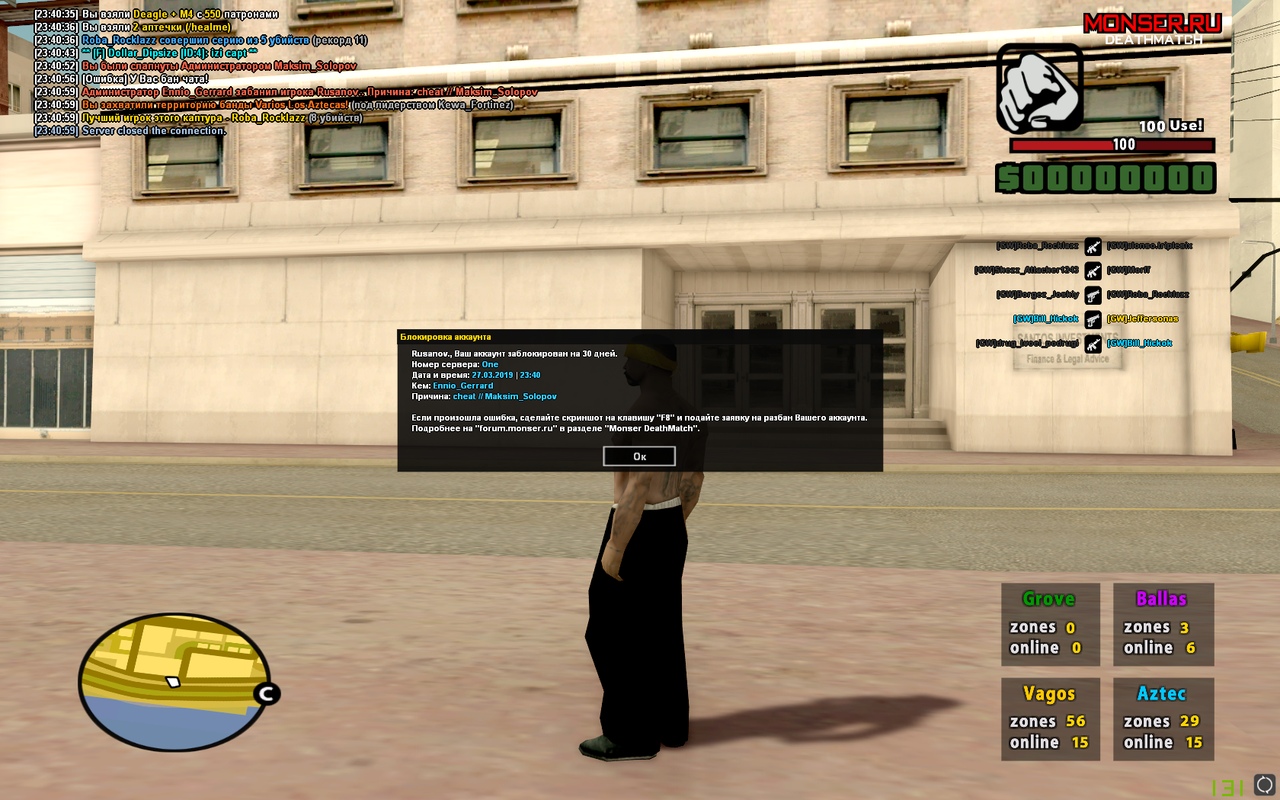Image resolution: width=1280 pixels, height=800 pixels.
Task: Click the forum.monser.ru link text
Action: [x=514, y=428]
